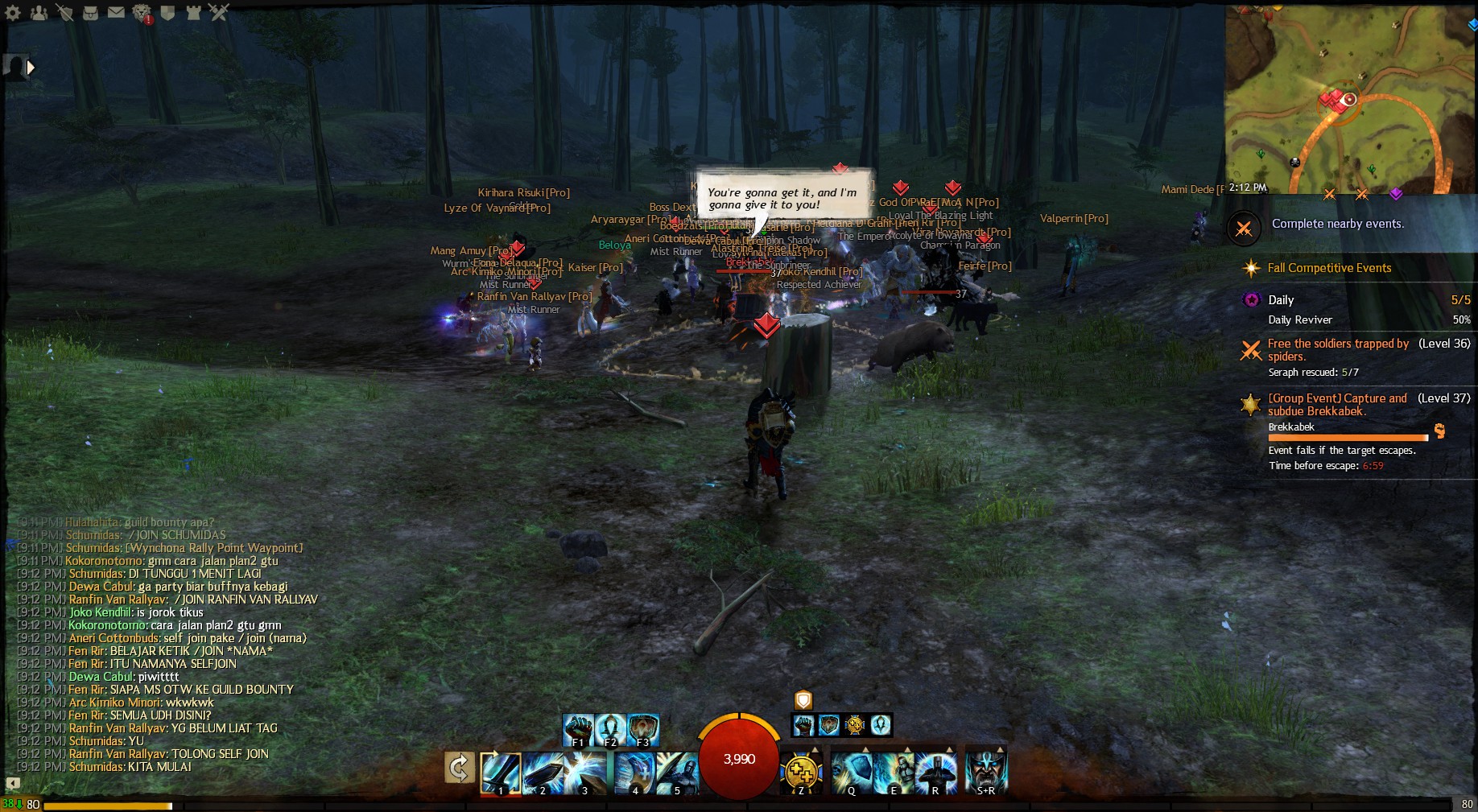Viewport: 1478px width, 812px height.
Task: Cast the utility skill bound to R
Action: tap(935, 773)
